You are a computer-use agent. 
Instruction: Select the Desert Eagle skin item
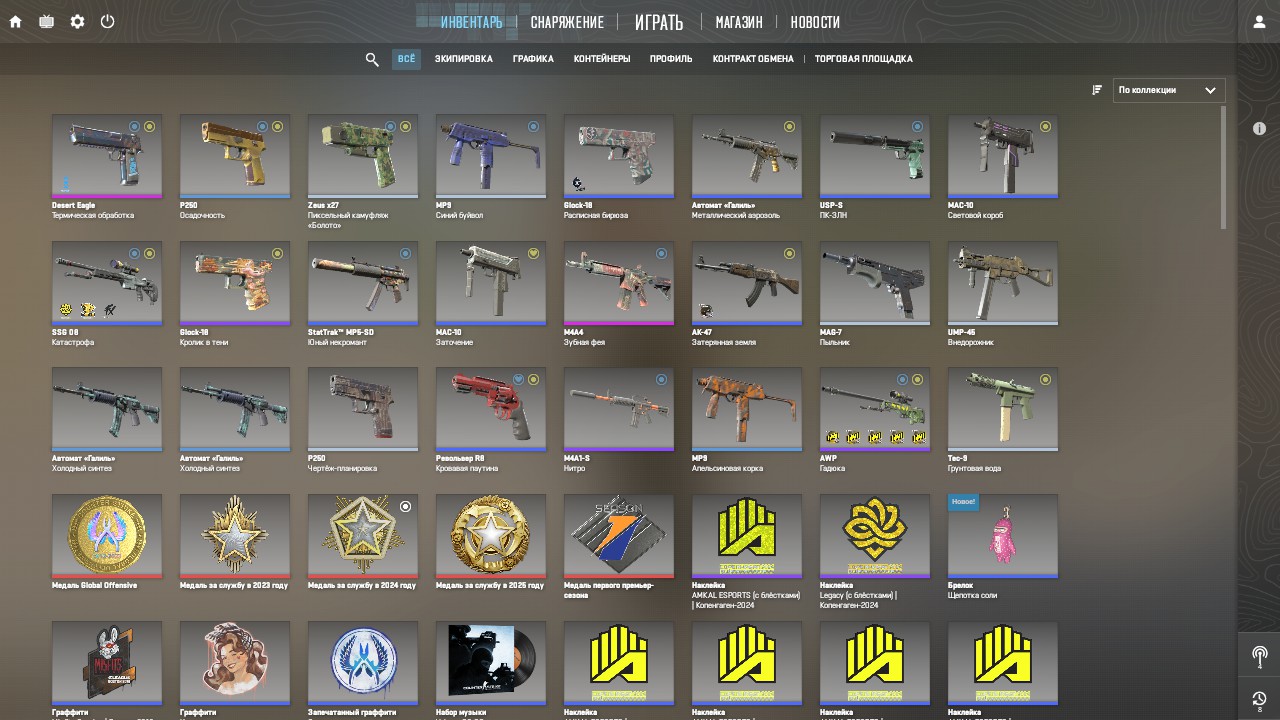(x=107, y=155)
